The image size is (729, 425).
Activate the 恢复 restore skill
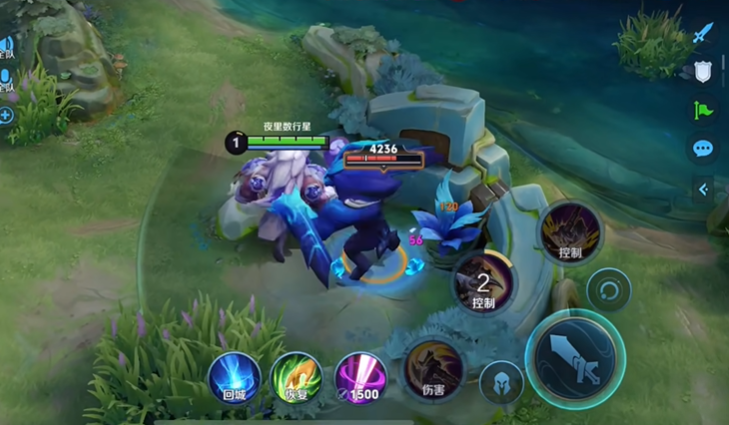coord(296,378)
